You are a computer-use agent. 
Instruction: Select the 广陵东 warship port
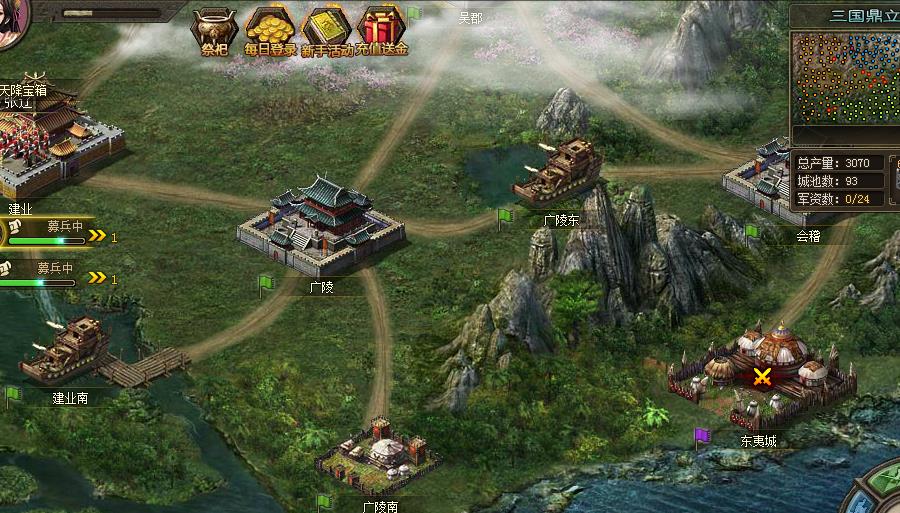tap(558, 172)
